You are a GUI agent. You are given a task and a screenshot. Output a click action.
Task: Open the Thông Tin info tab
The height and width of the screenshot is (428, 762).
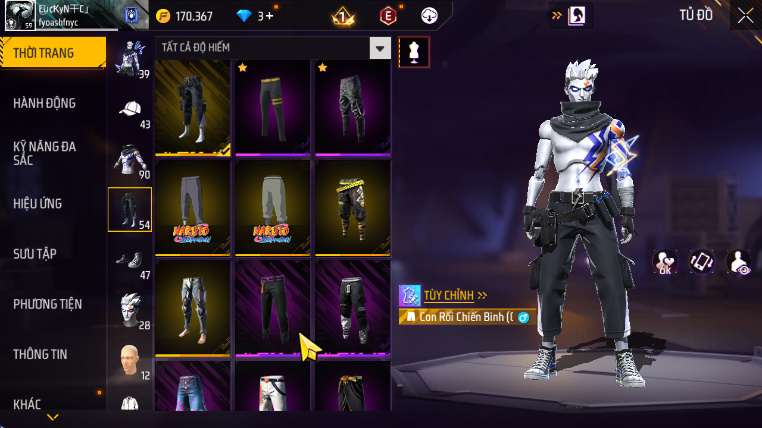pos(41,354)
